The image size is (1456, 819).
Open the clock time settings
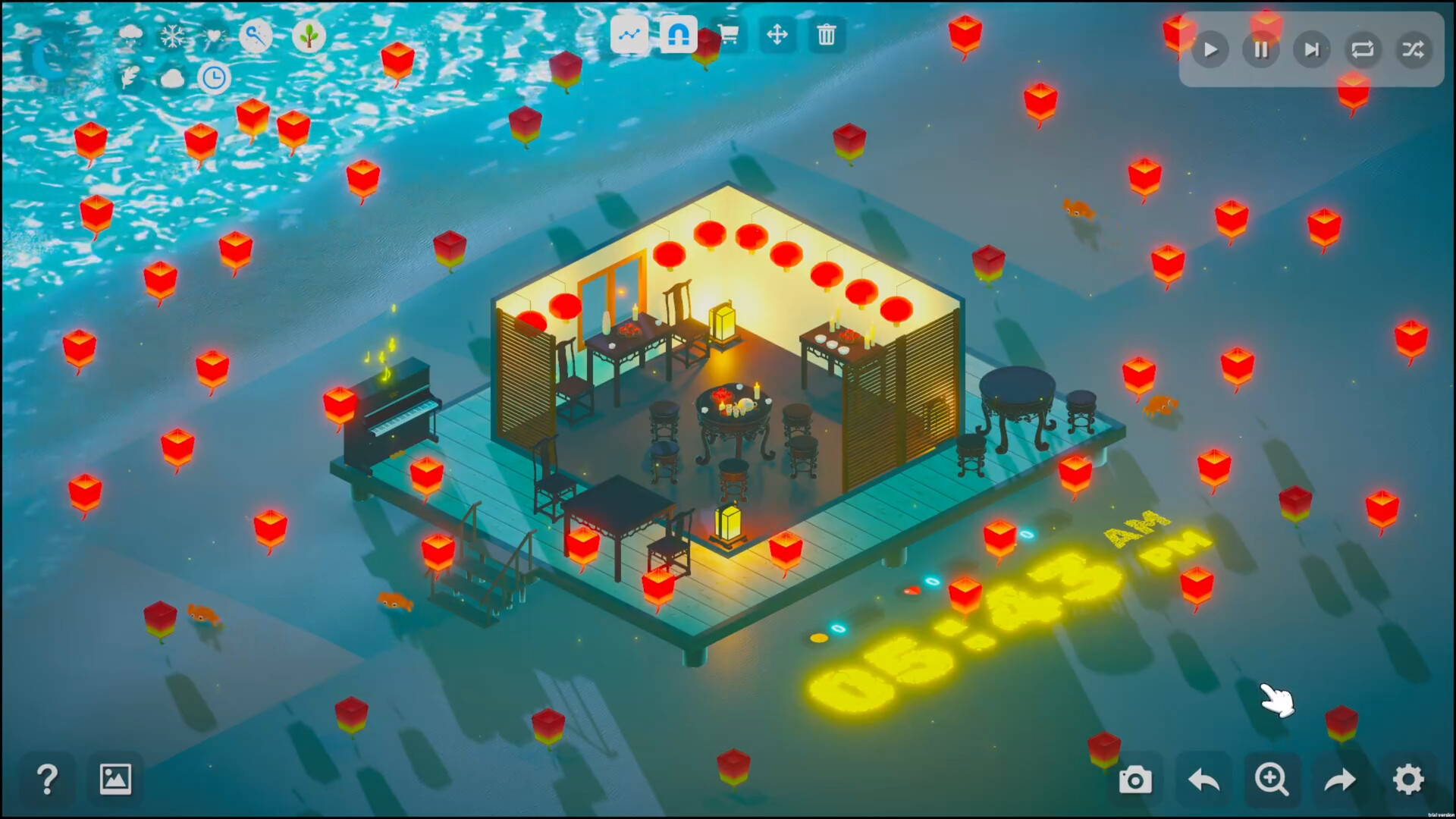215,77
